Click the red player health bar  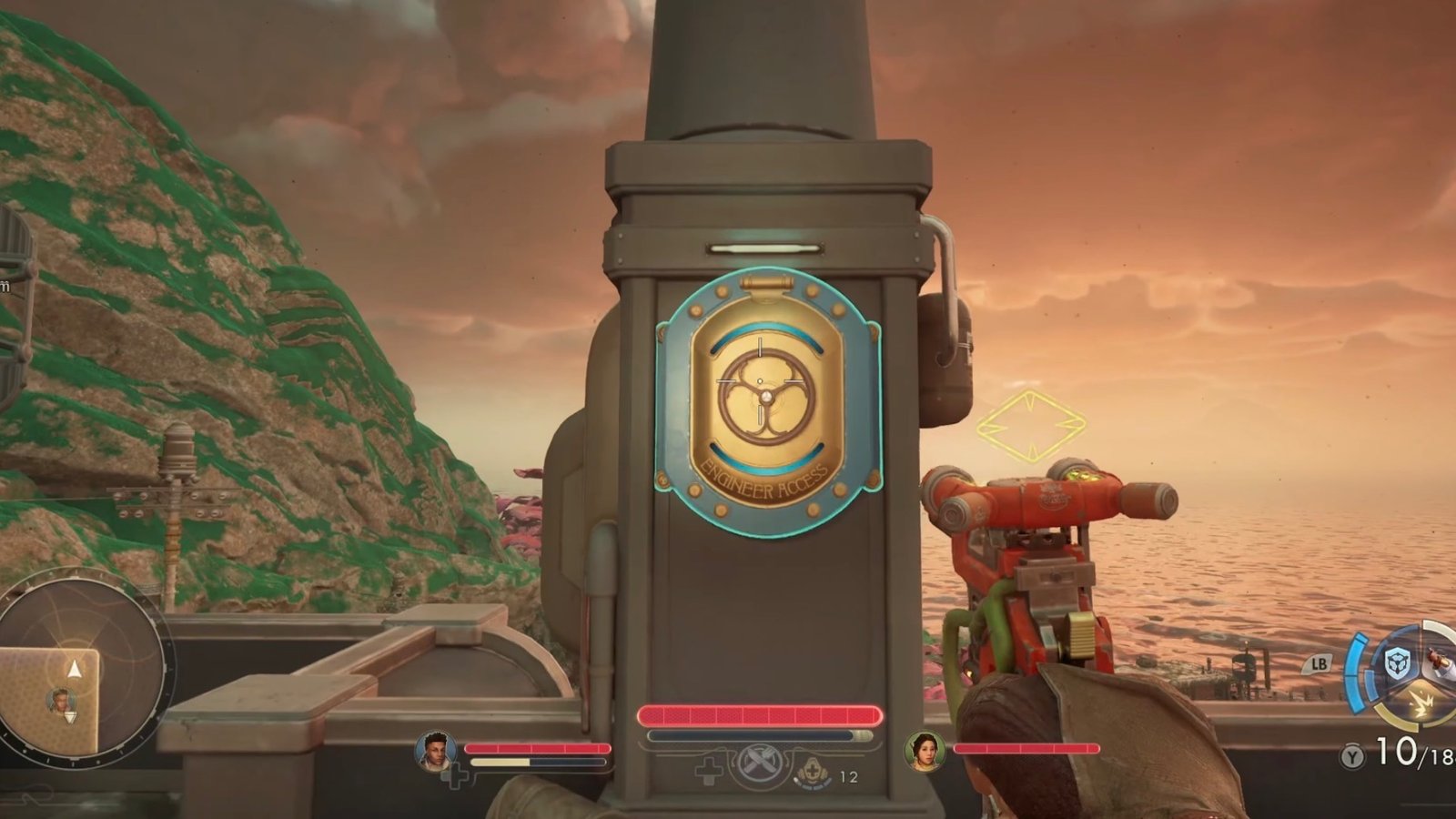(x=763, y=715)
